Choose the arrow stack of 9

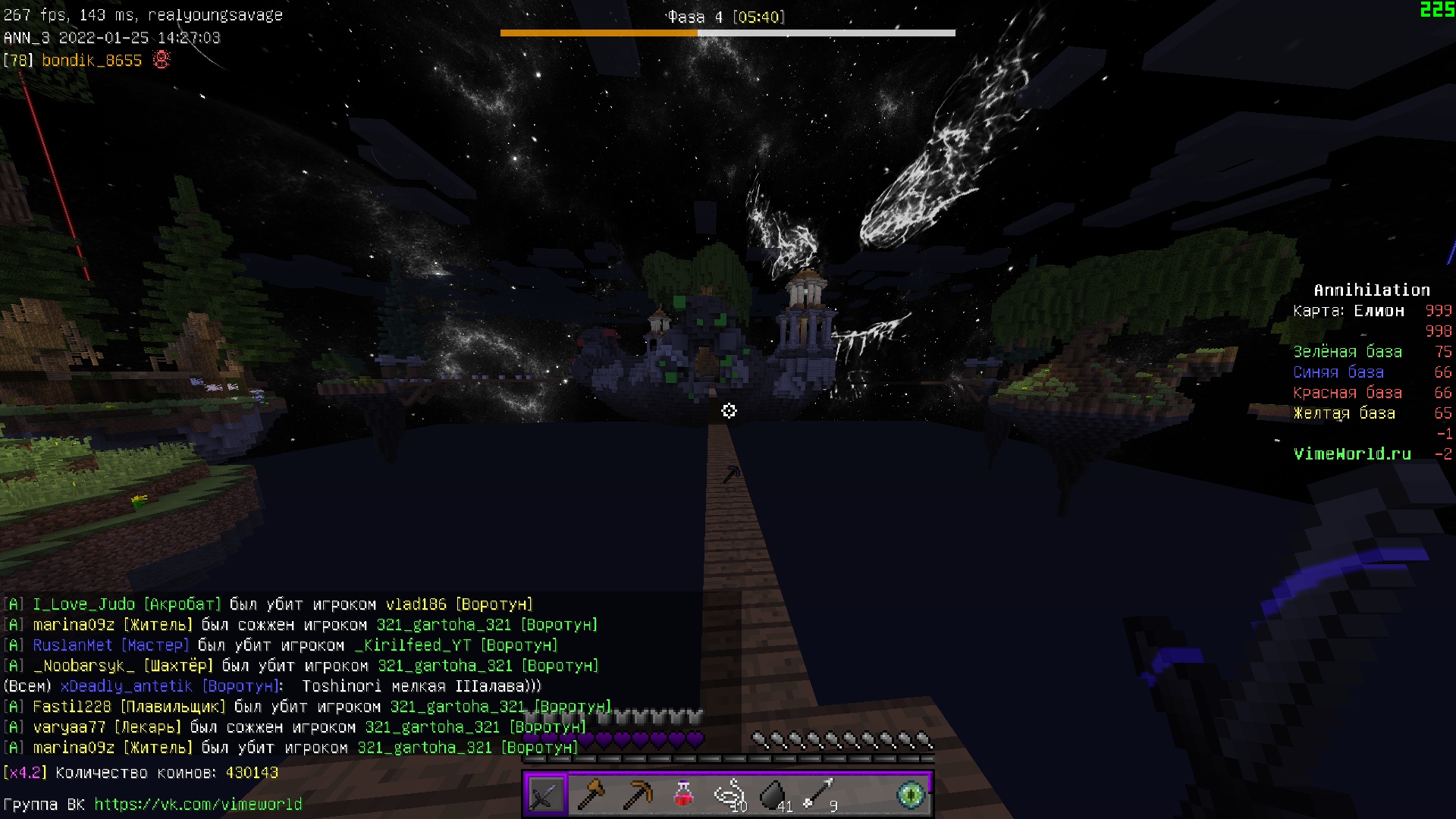[820, 795]
